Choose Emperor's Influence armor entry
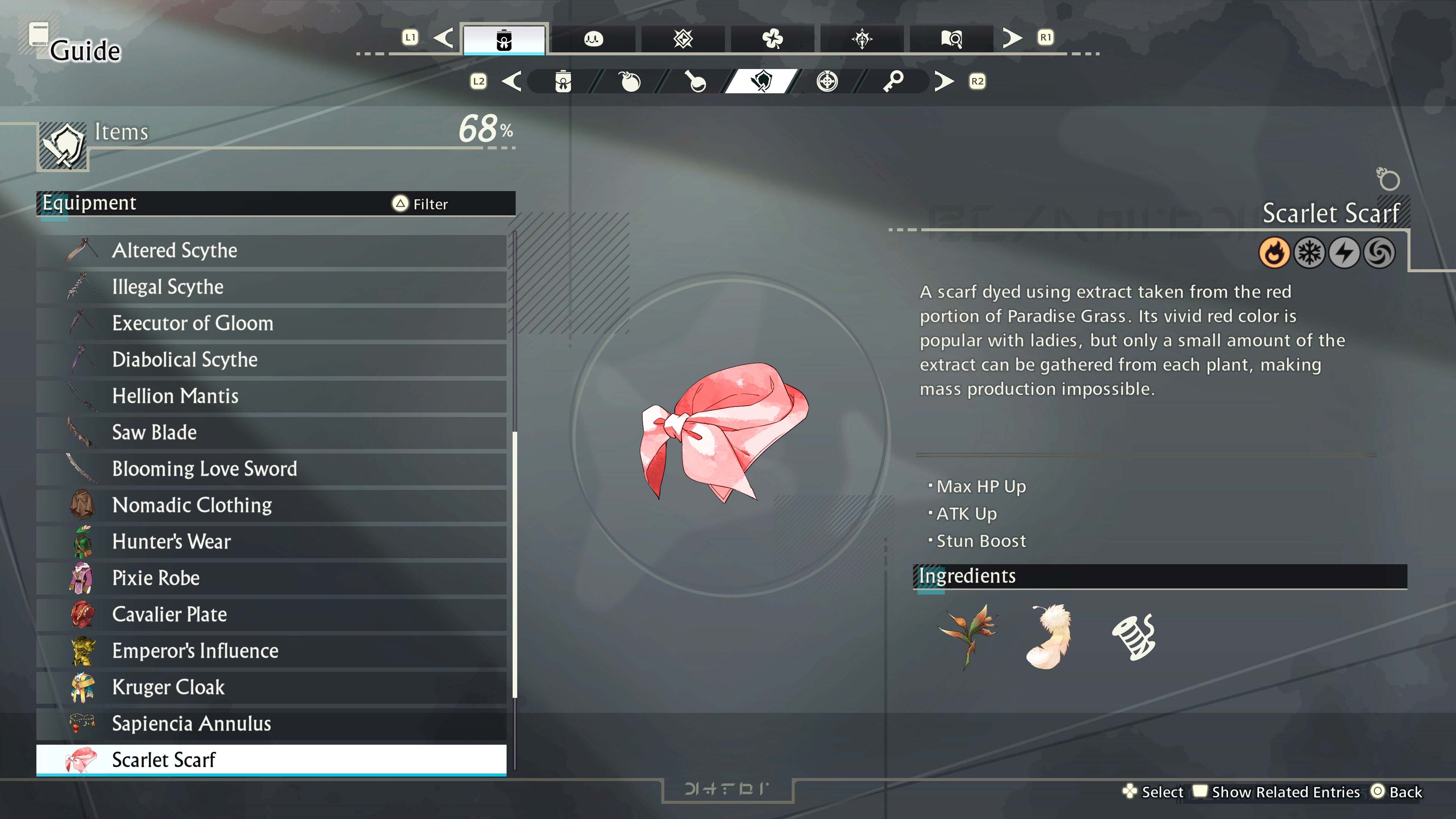 click(271, 651)
